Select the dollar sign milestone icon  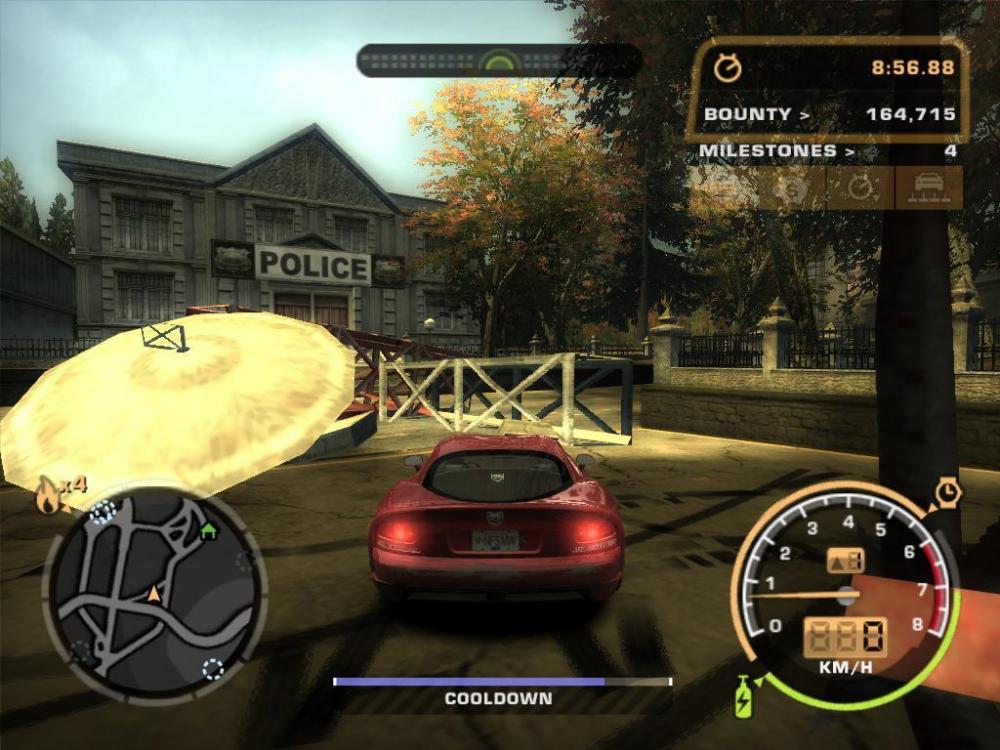[x=793, y=188]
